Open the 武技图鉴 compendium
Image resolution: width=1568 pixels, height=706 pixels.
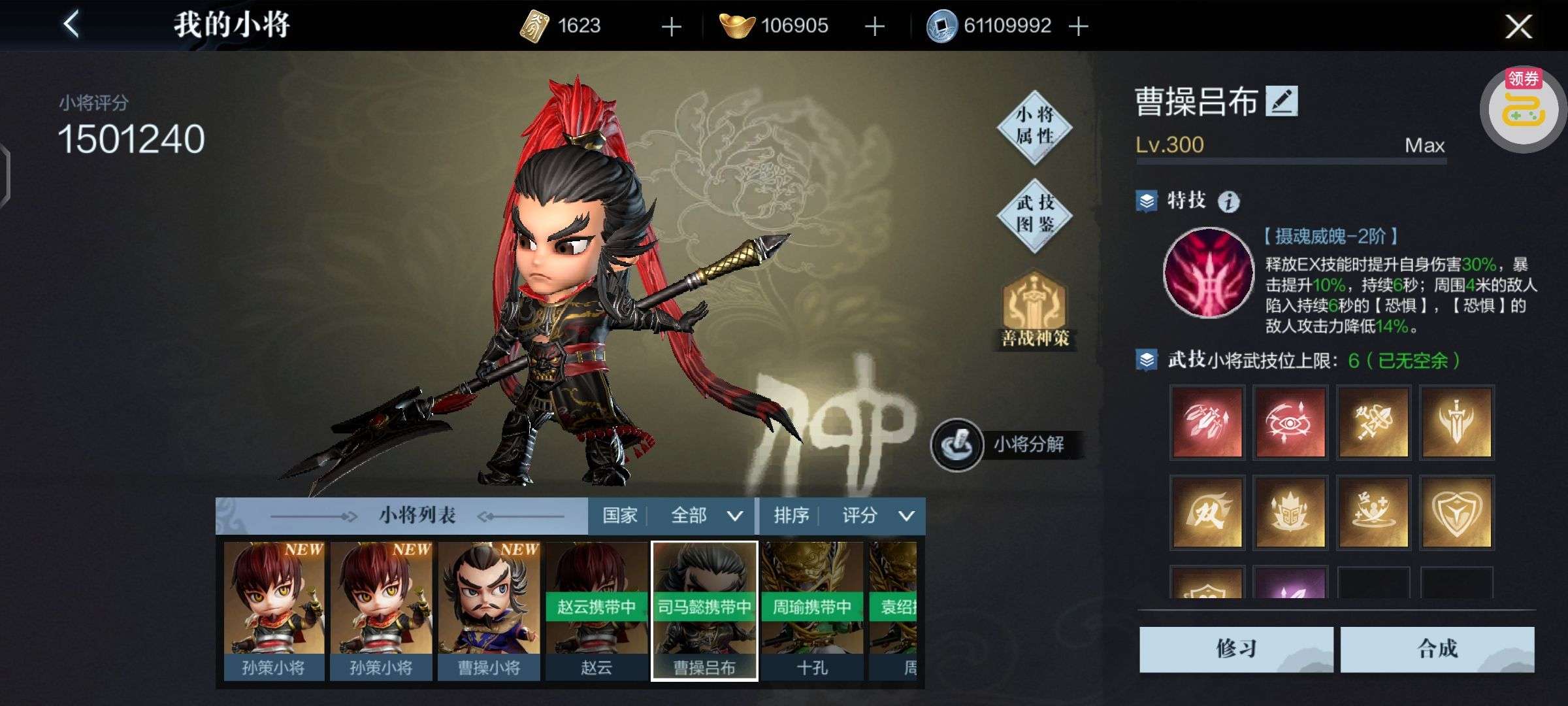point(1035,214)
